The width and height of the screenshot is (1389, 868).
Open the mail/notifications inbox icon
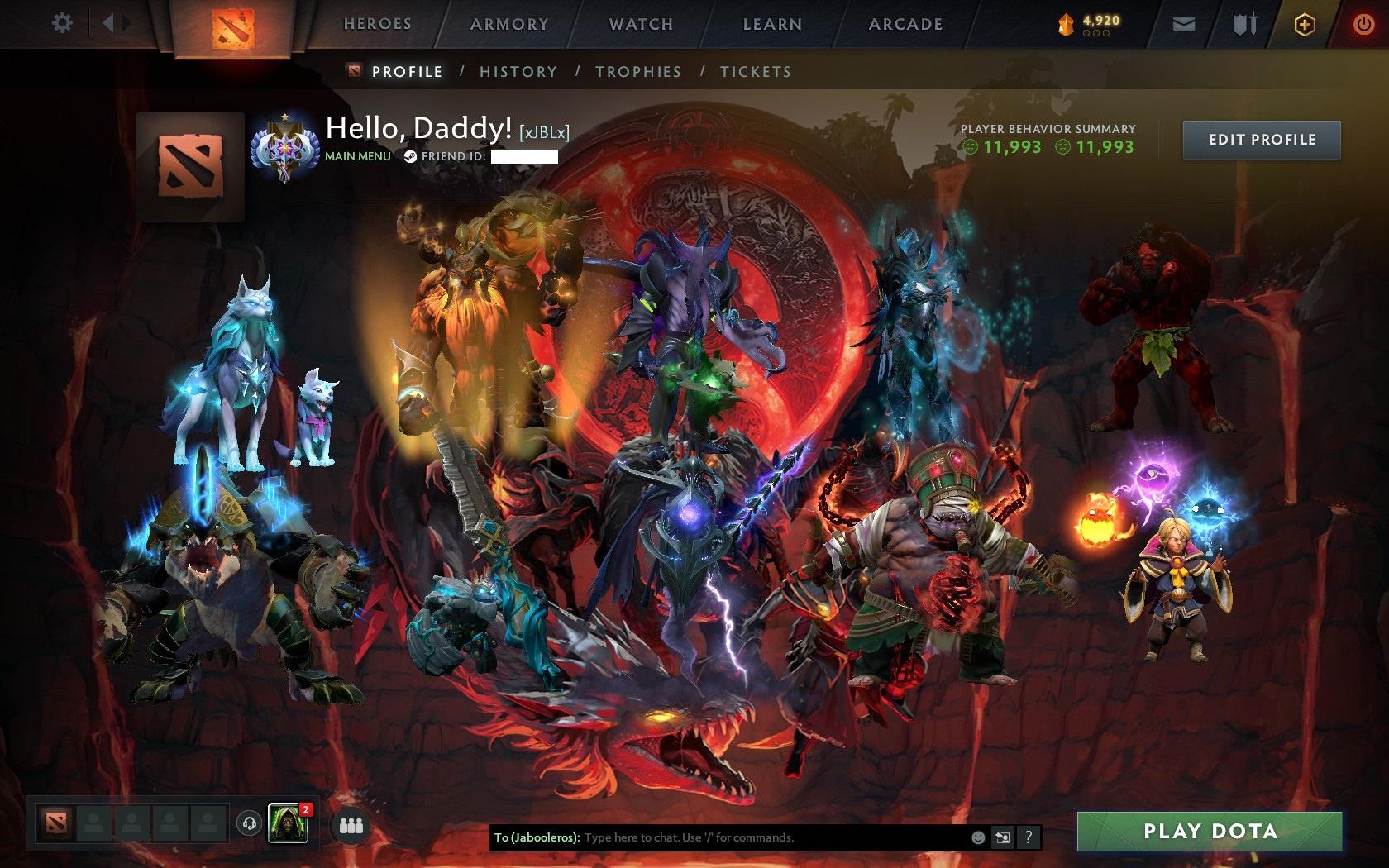click(x=1184, y=23)
